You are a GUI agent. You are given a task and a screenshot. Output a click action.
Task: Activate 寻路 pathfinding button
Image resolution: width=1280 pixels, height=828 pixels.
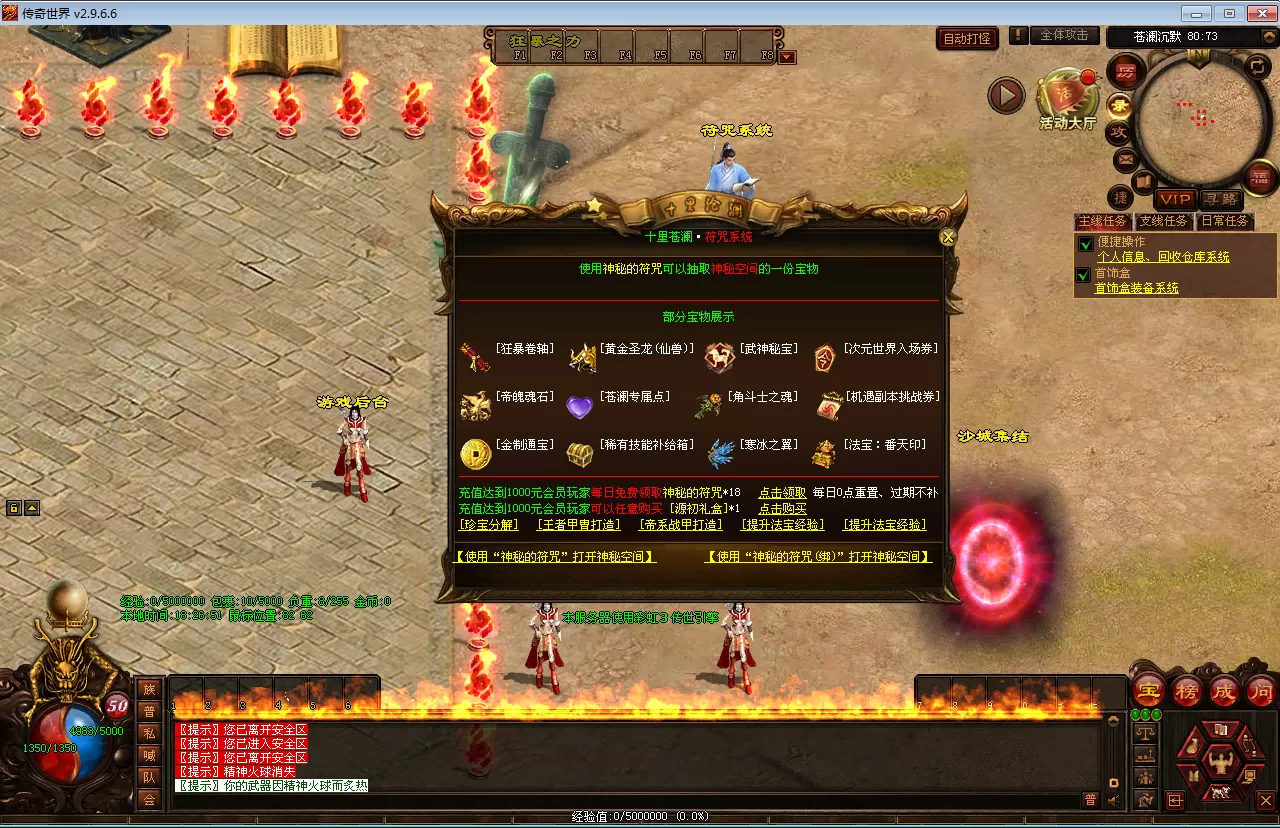click(x=1220, y=200)
